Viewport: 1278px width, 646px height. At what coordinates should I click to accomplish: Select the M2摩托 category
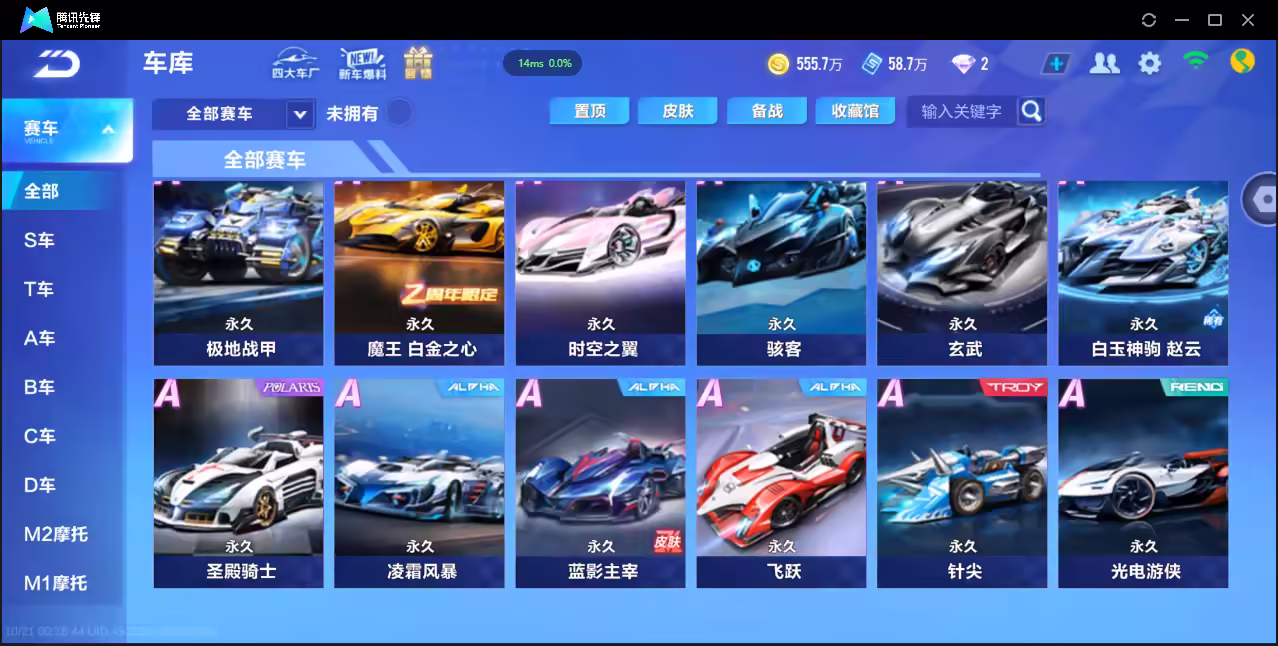coord(56,534)
